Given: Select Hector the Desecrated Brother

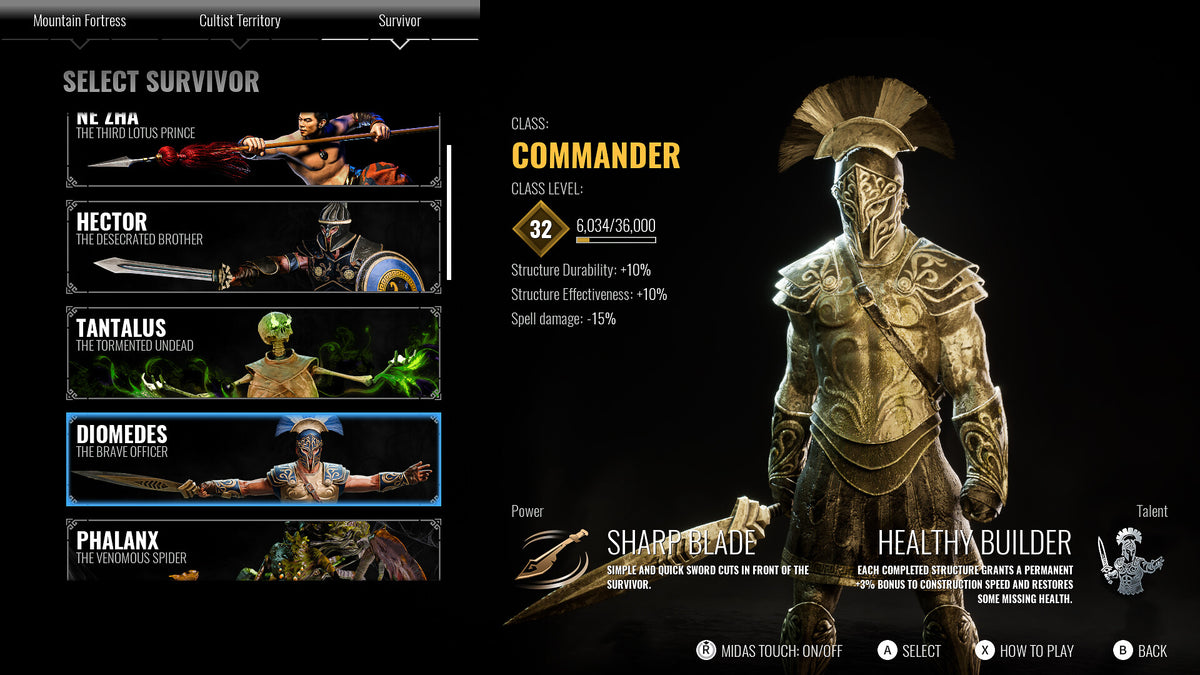Looking at the screenshot, I should pyautogui.click(x=253, y=247).
